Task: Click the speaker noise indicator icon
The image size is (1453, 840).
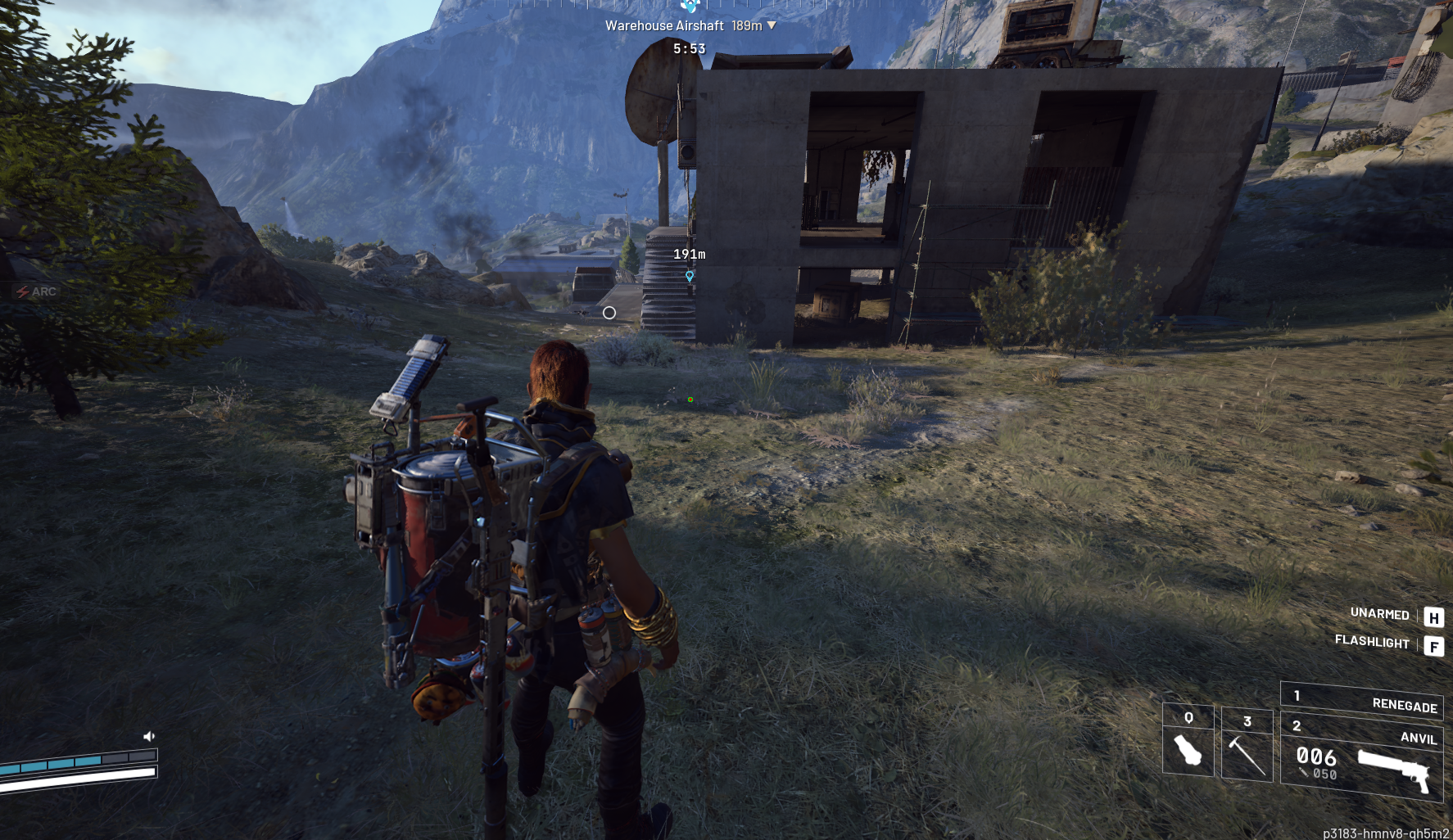Action: click(148, 736)
